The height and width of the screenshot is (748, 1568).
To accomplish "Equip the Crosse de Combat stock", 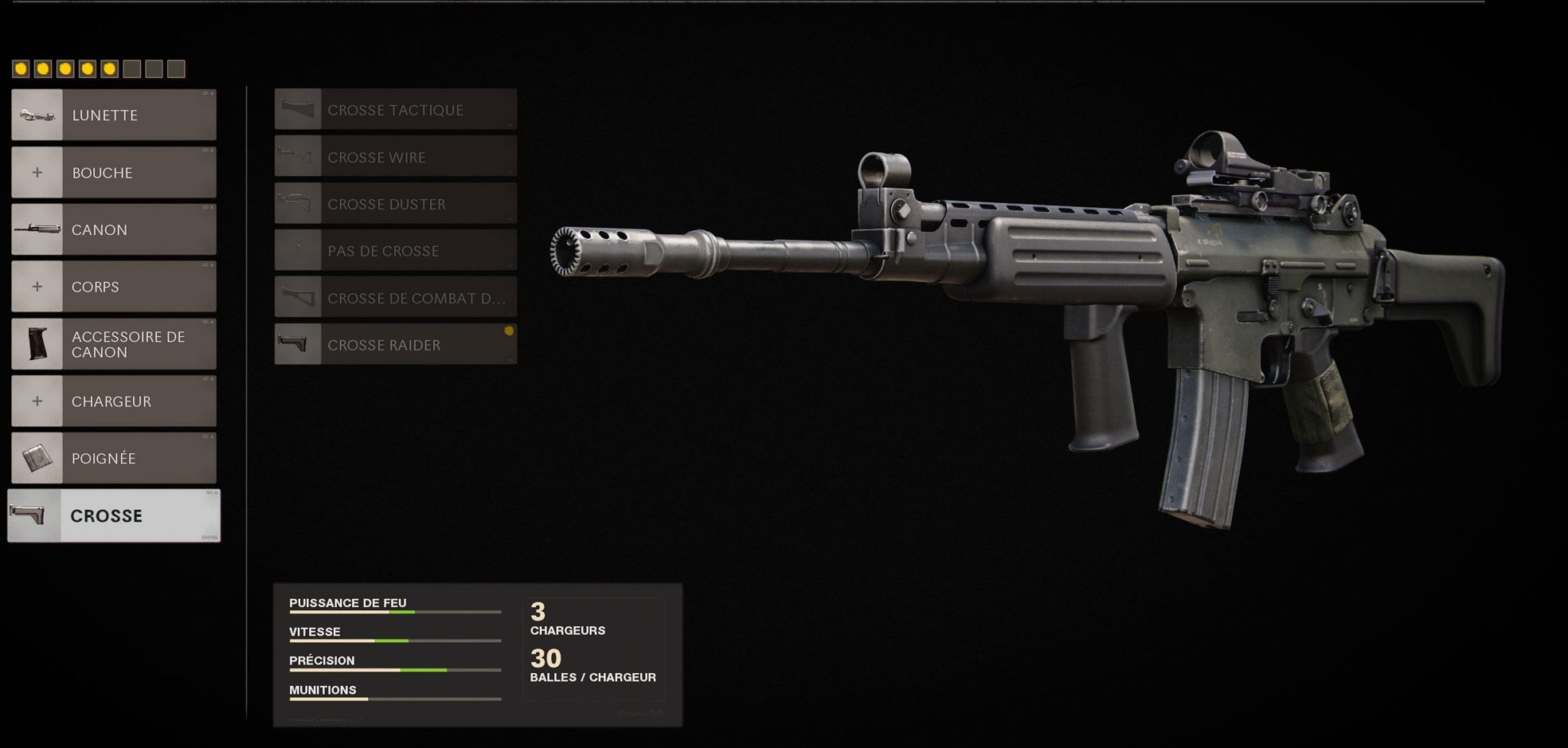I will pyautogui.click(x=395, y=298).
